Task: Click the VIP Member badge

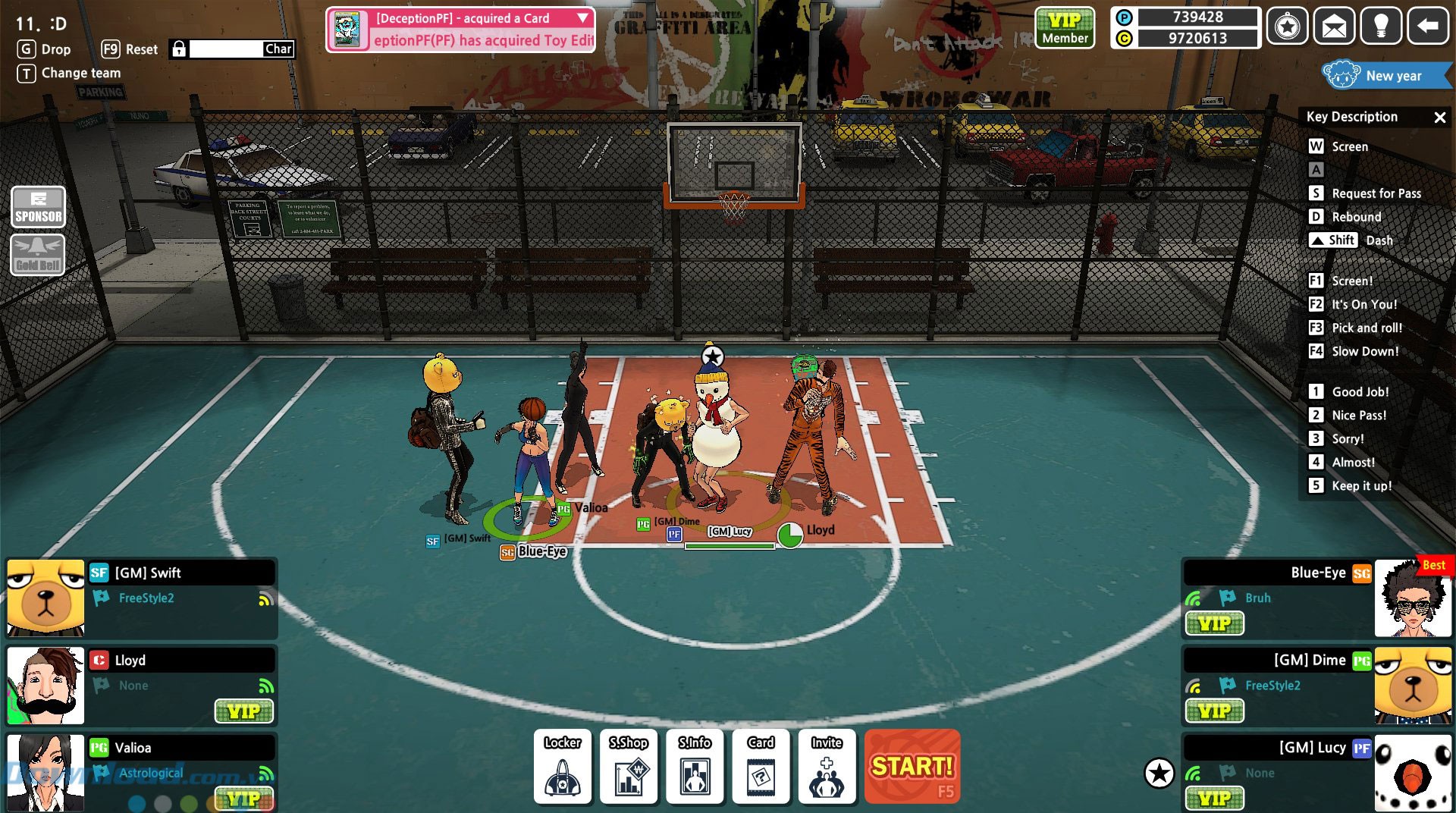Action: [x=1065, y=28]
